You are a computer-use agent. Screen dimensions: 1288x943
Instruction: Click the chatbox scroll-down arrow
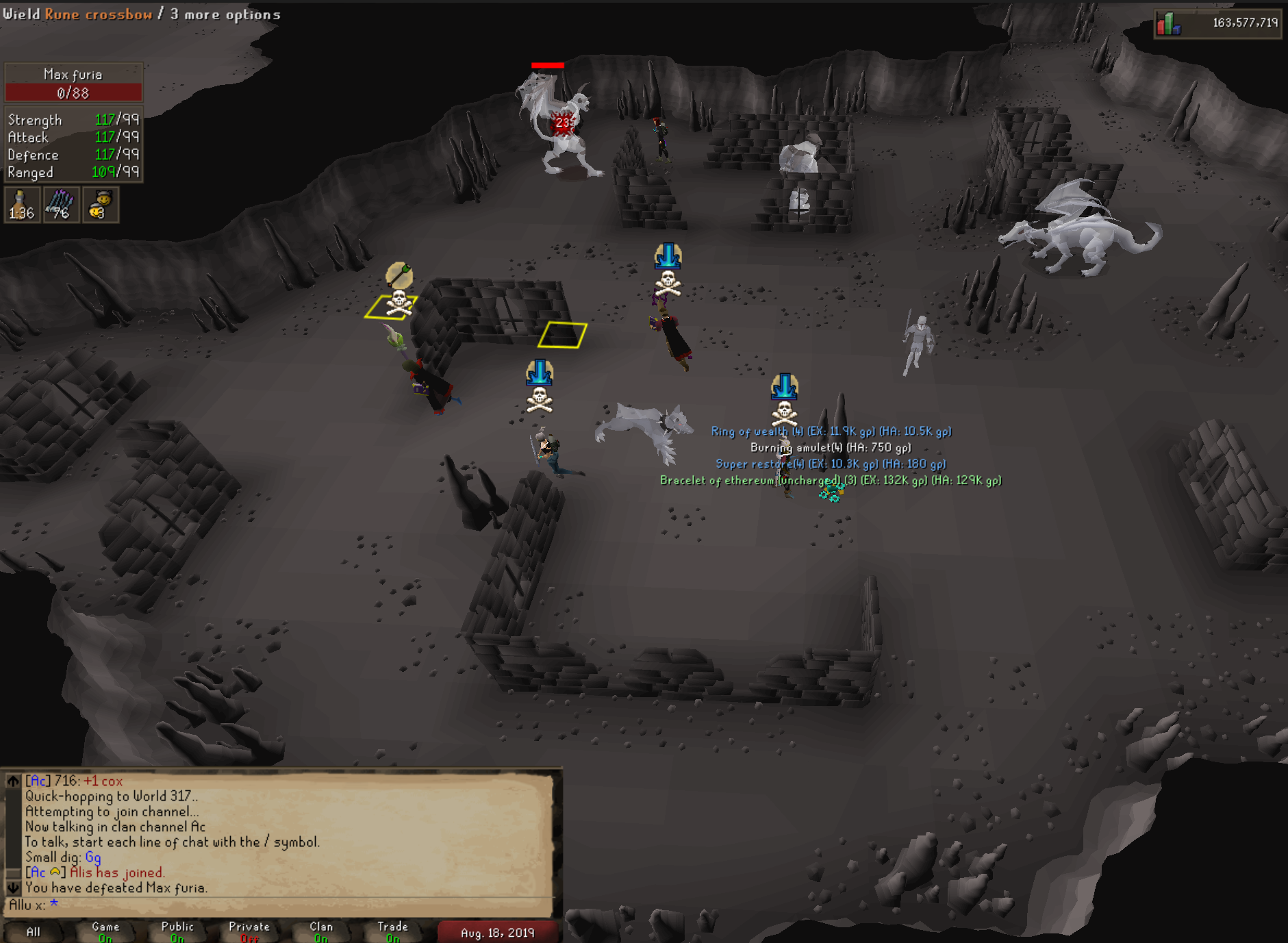click(x=13, y=888)
